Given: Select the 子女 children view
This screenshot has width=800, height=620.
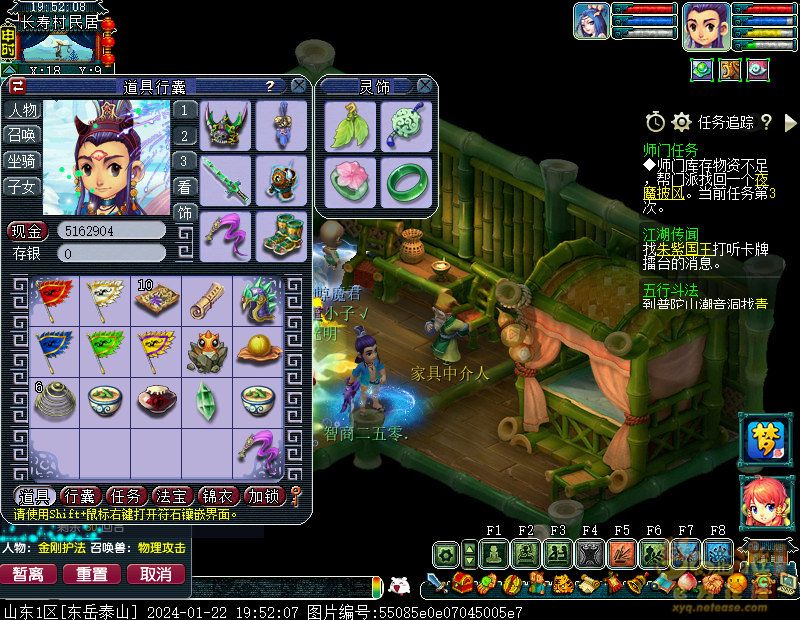Looking at the screenshot, I should [x=22, y=186].
